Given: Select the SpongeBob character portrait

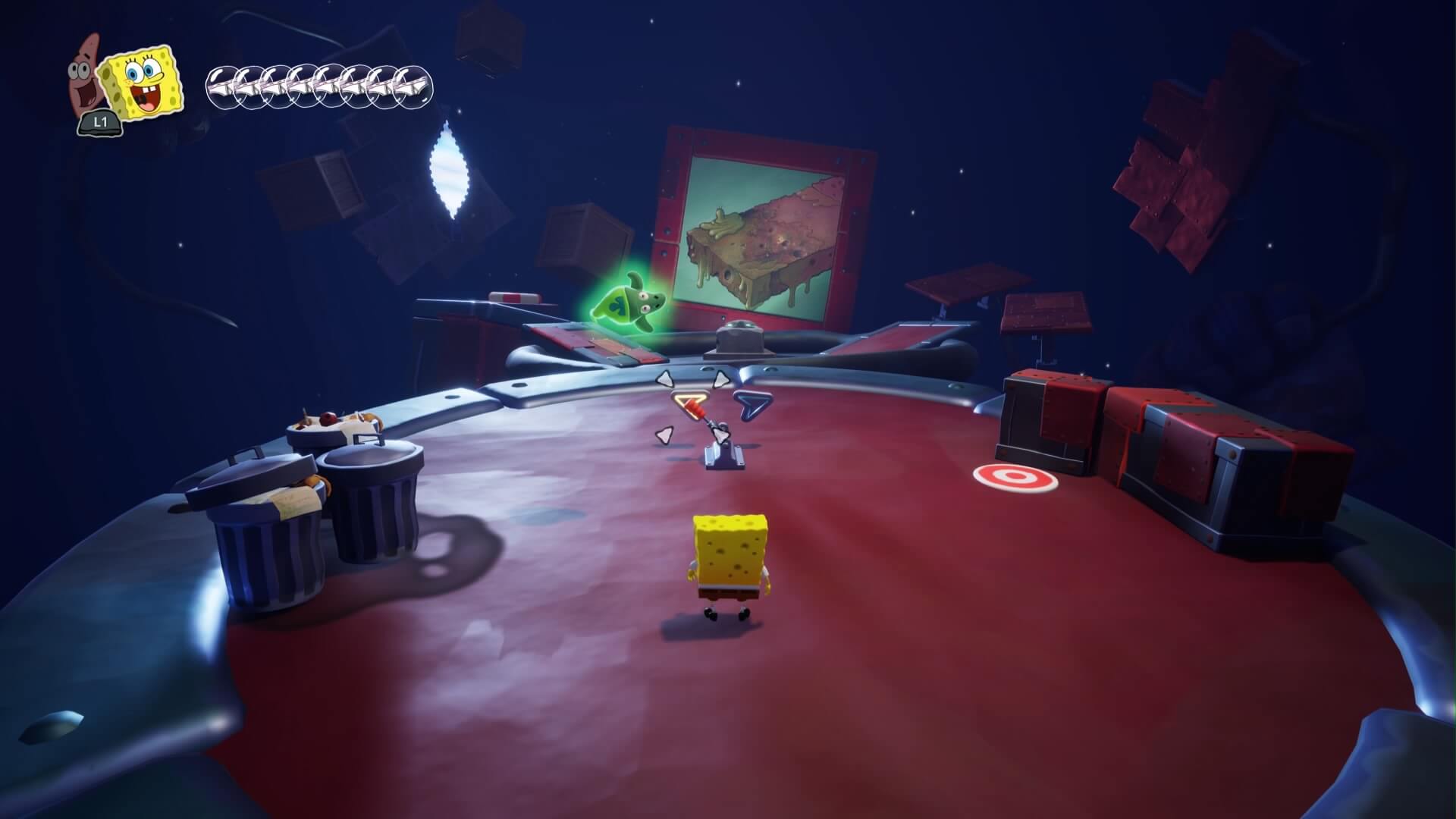Looking at the screenshot, I should click(144, 82).
